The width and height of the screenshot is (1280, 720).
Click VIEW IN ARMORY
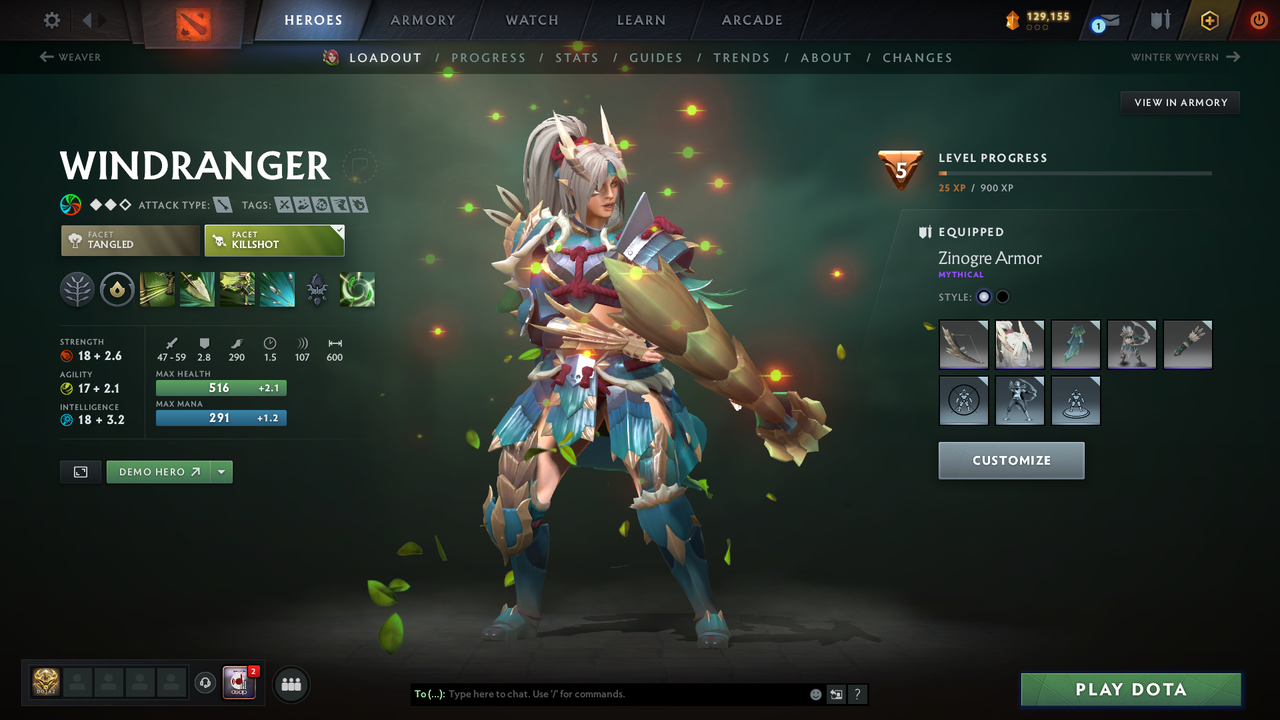(x=1179, y=102)
